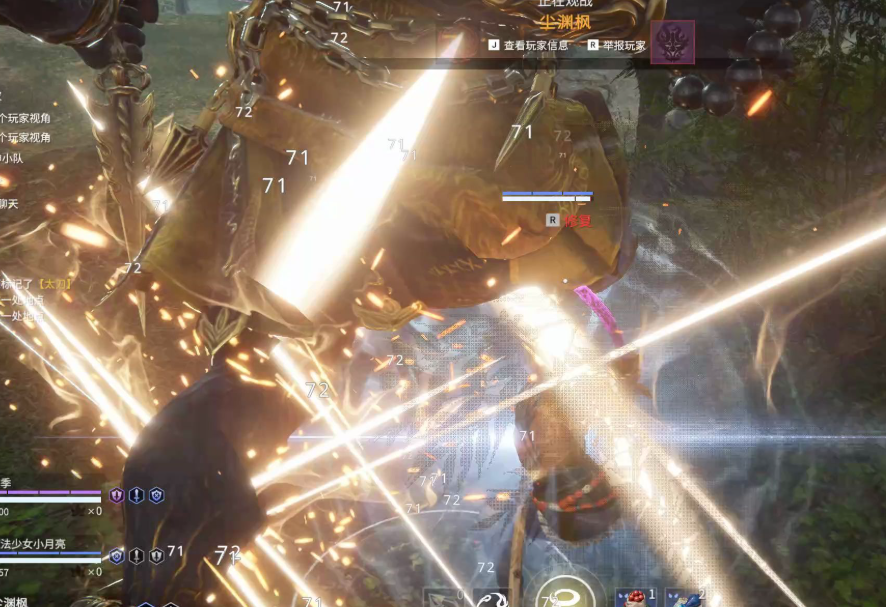Viewport: 886px width, 607px height.
Task: Use the red berry consumable slot
Action: pyautogui.click(x=633, y=598)
